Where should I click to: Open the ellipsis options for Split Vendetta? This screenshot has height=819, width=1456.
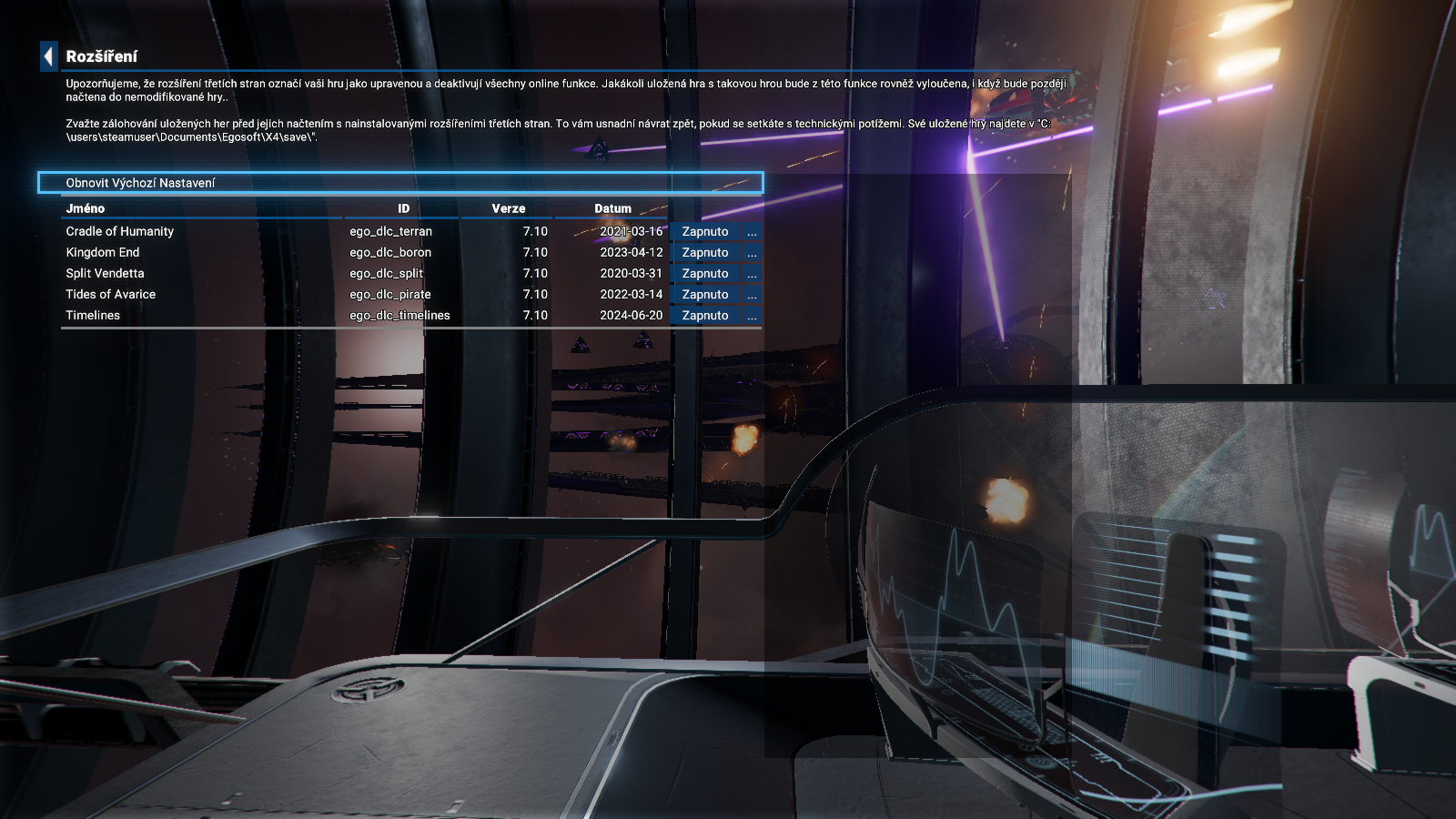click(x=752, y=274)
